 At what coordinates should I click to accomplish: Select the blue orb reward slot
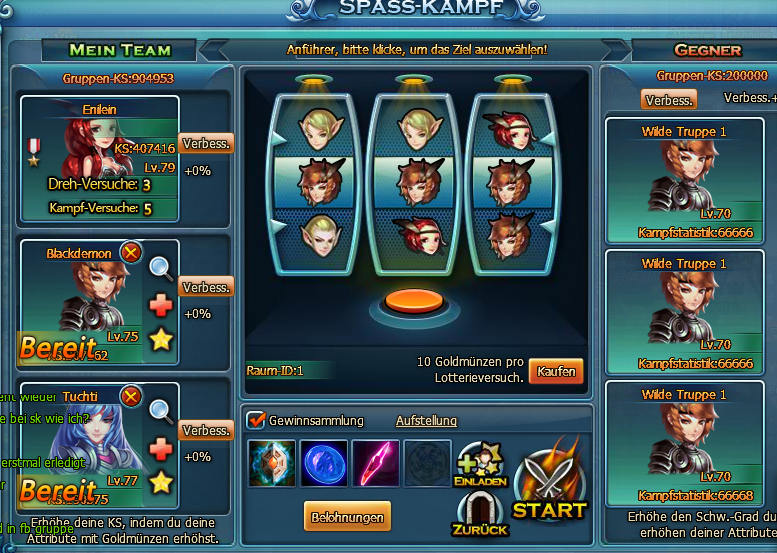[x=323, y=463]
